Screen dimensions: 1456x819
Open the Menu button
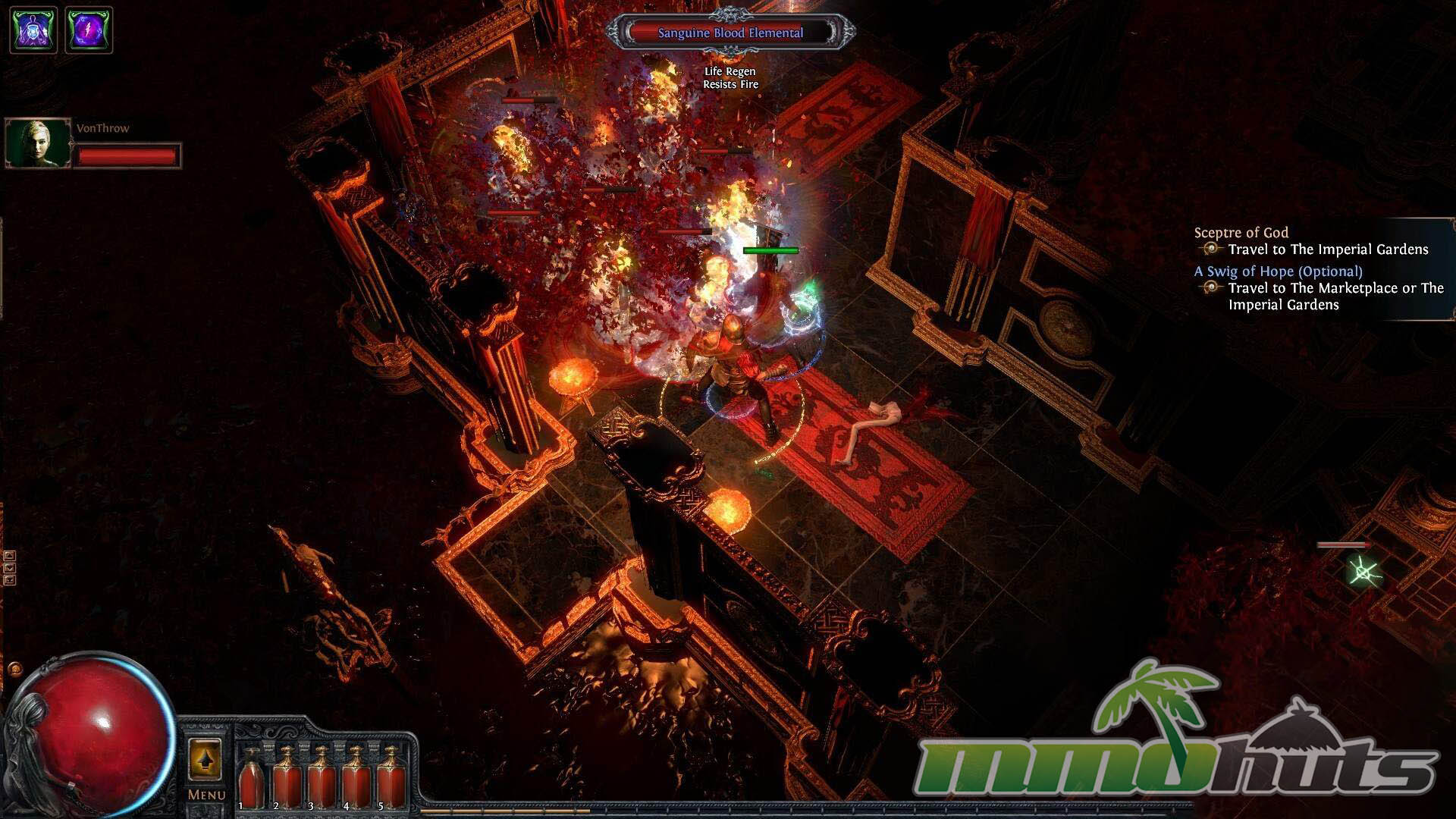click(206, 795)
